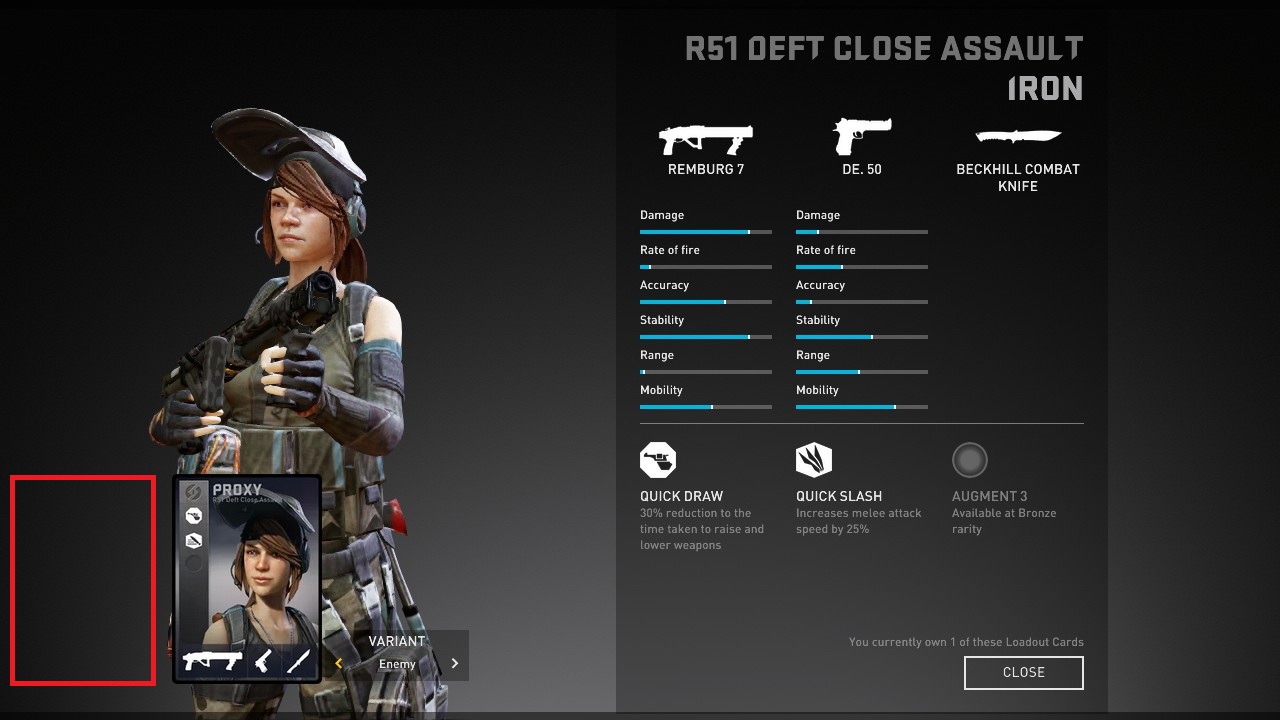1280x720 pixels.
Task: Click the Quick Draw augment icon
Action: click(x=658, y=460)
